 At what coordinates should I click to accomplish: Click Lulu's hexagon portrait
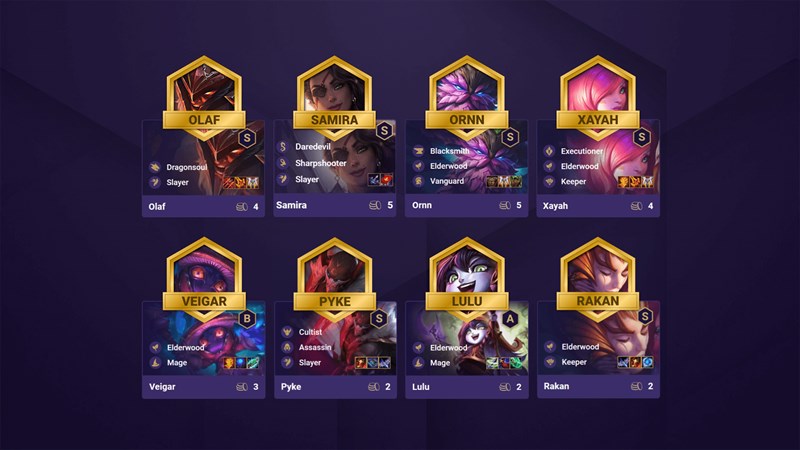467,270
